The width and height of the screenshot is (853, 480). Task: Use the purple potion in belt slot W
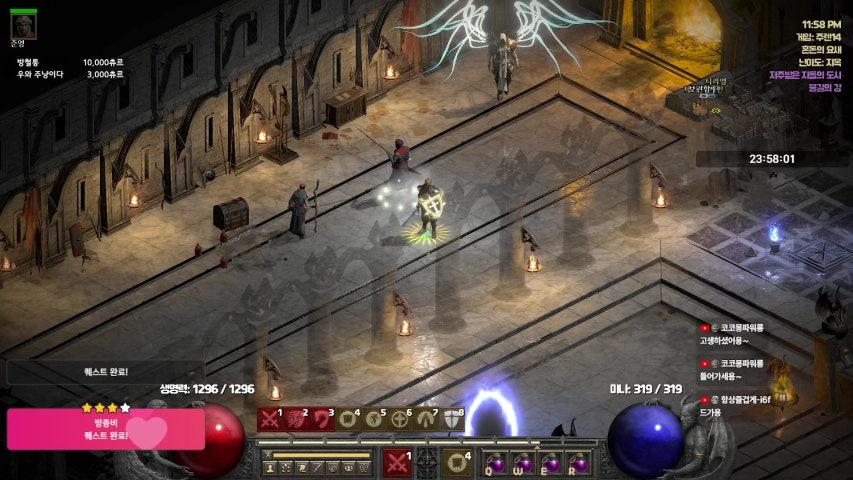click(x=523, y=463)
